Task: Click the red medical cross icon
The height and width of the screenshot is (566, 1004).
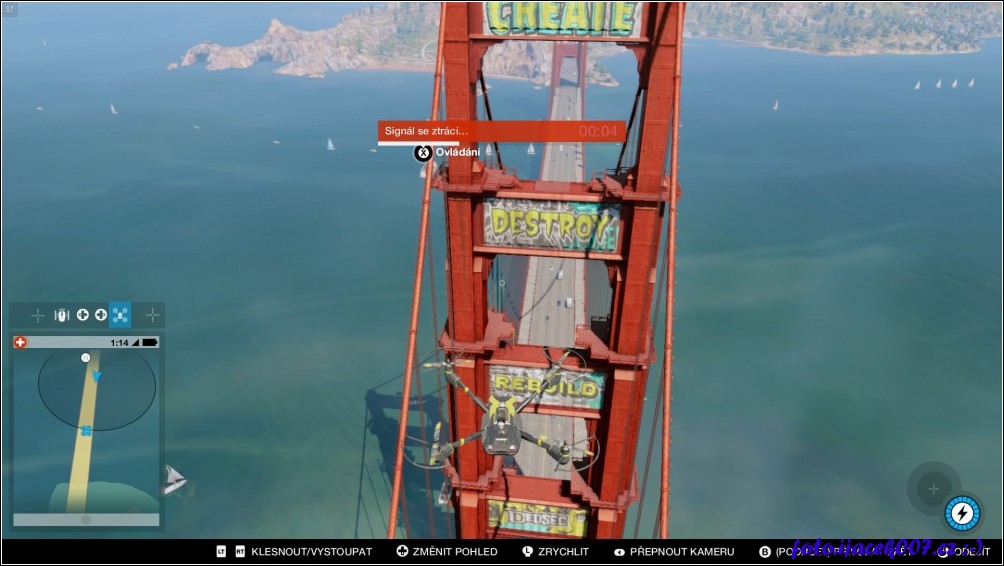Action: pyautogui.click(x=20, y=342)
